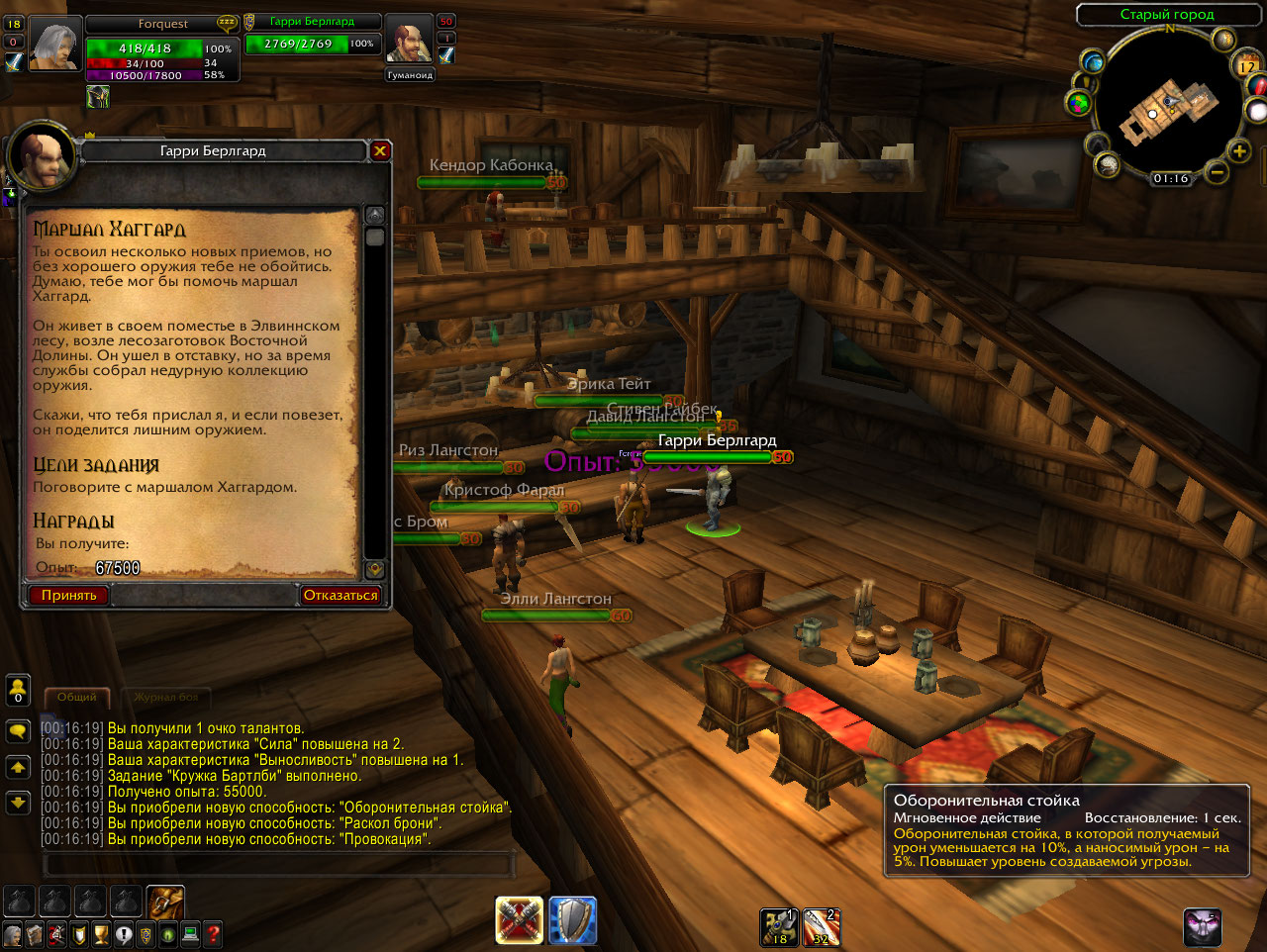Click the minimap showing the building

[x=1168, y=107]
